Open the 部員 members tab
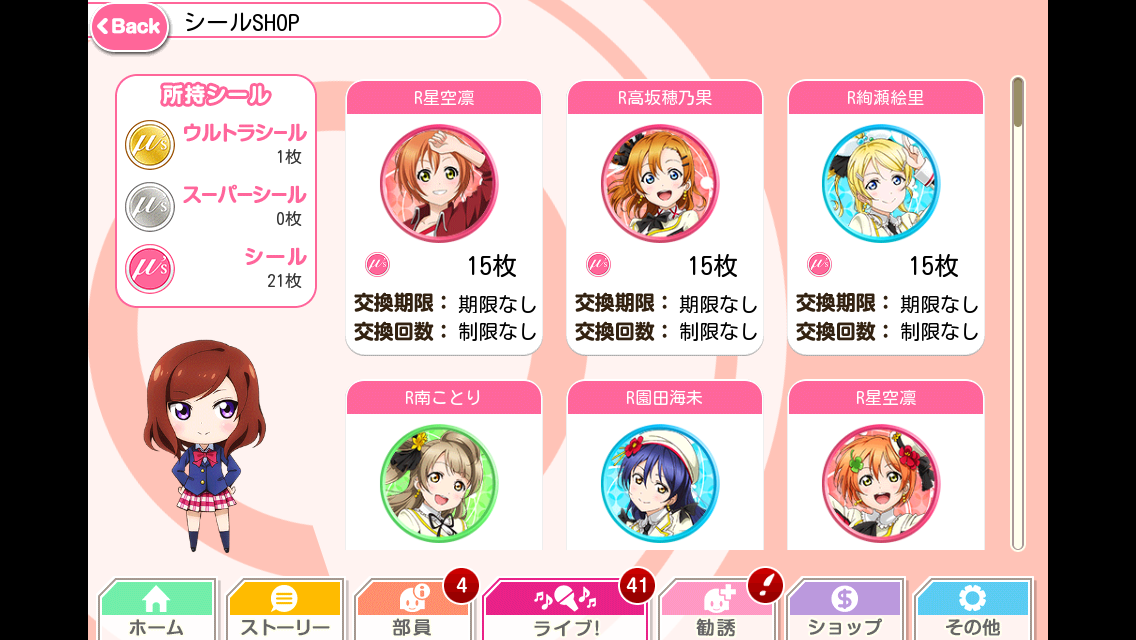 (411, 610)
